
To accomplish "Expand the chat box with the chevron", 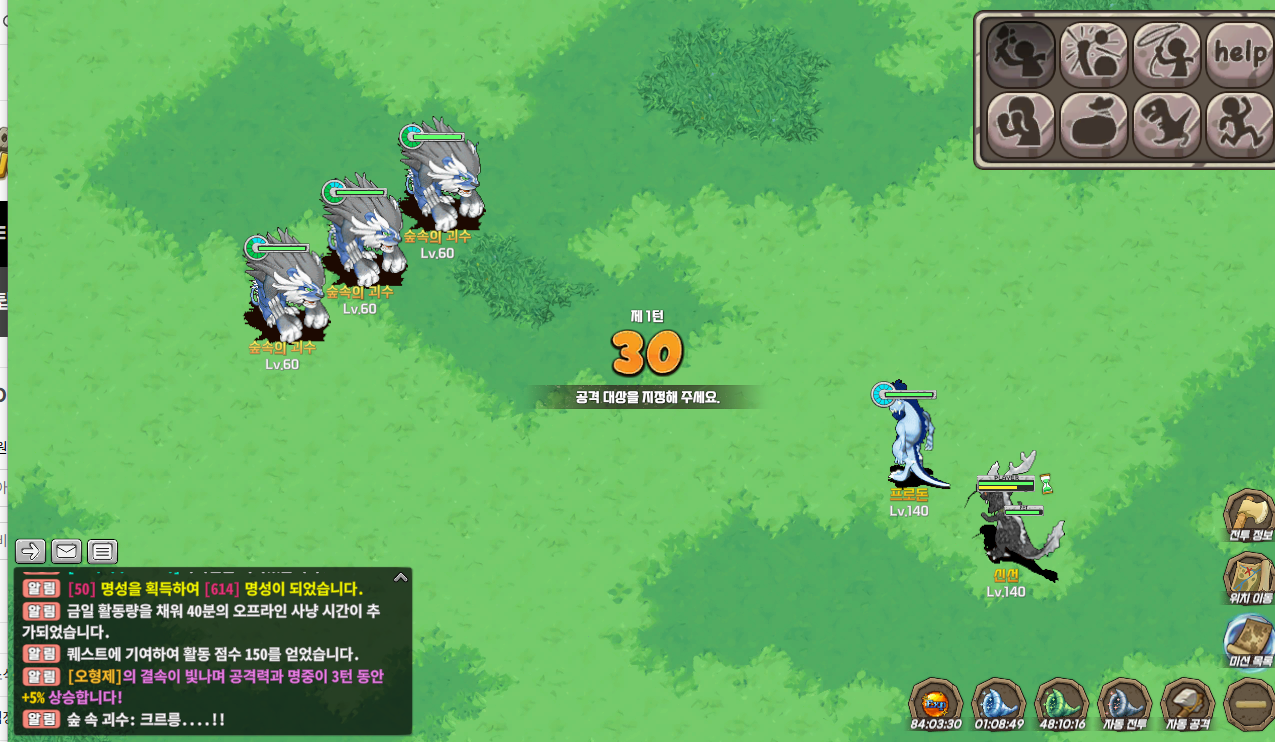I will point(400,577).
